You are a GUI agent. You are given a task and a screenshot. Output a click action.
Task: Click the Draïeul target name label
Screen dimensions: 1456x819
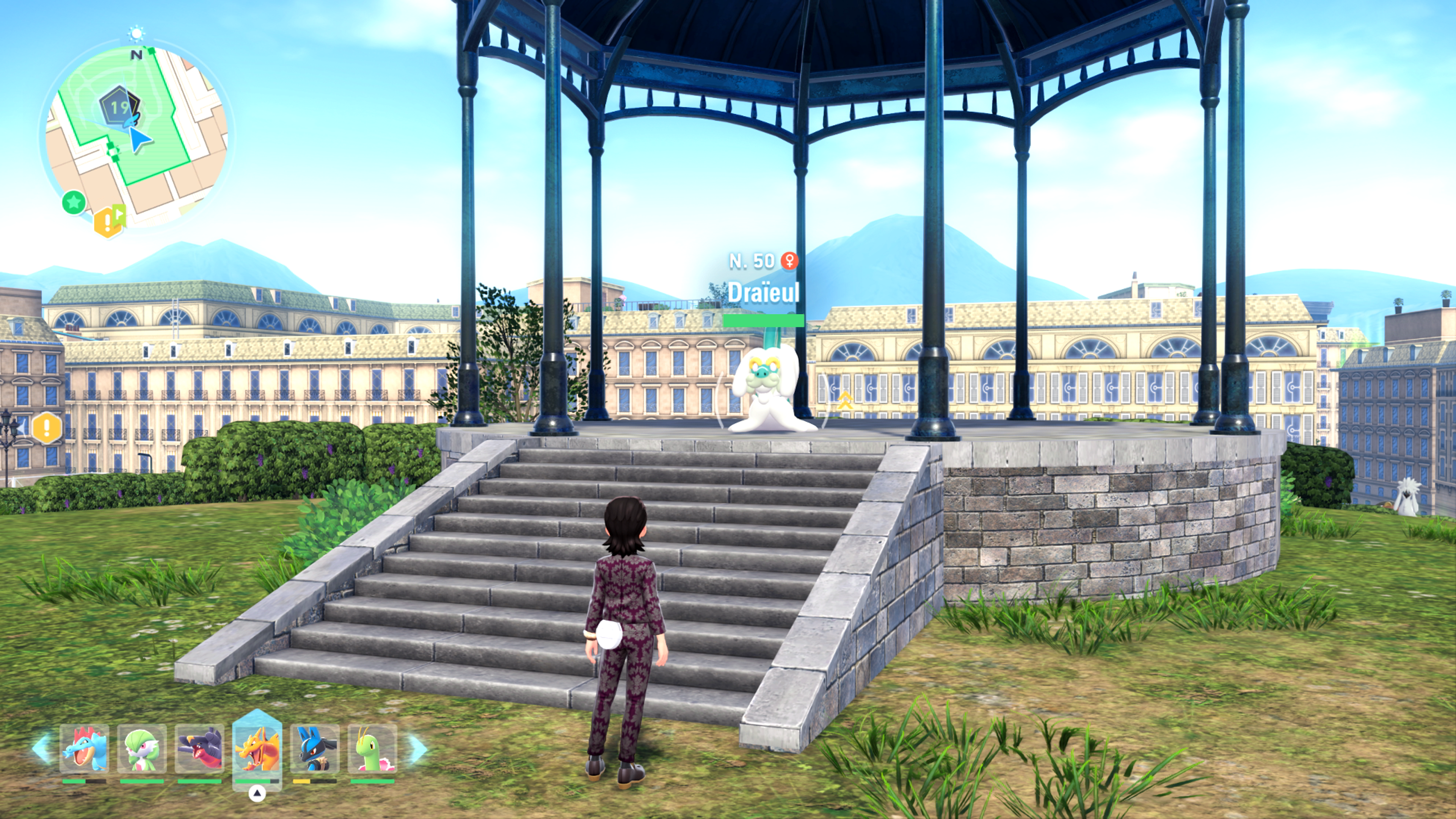763,292
